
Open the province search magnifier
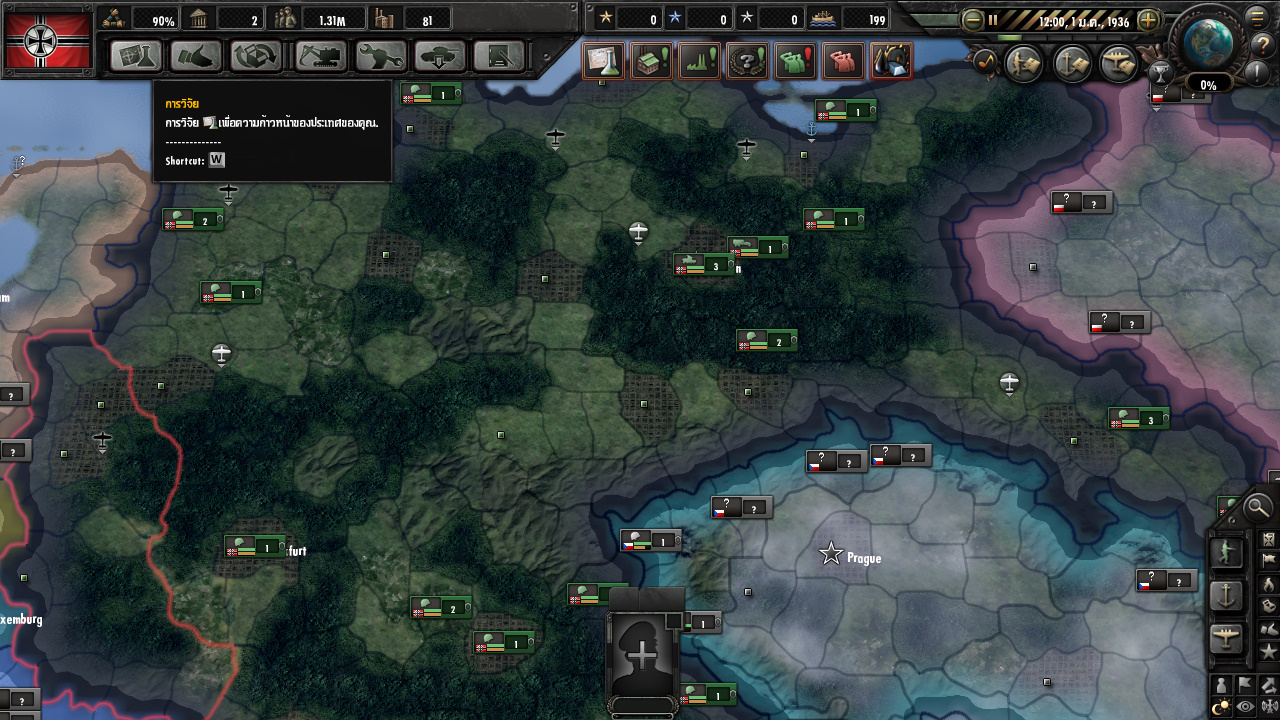coord(1257,508)
